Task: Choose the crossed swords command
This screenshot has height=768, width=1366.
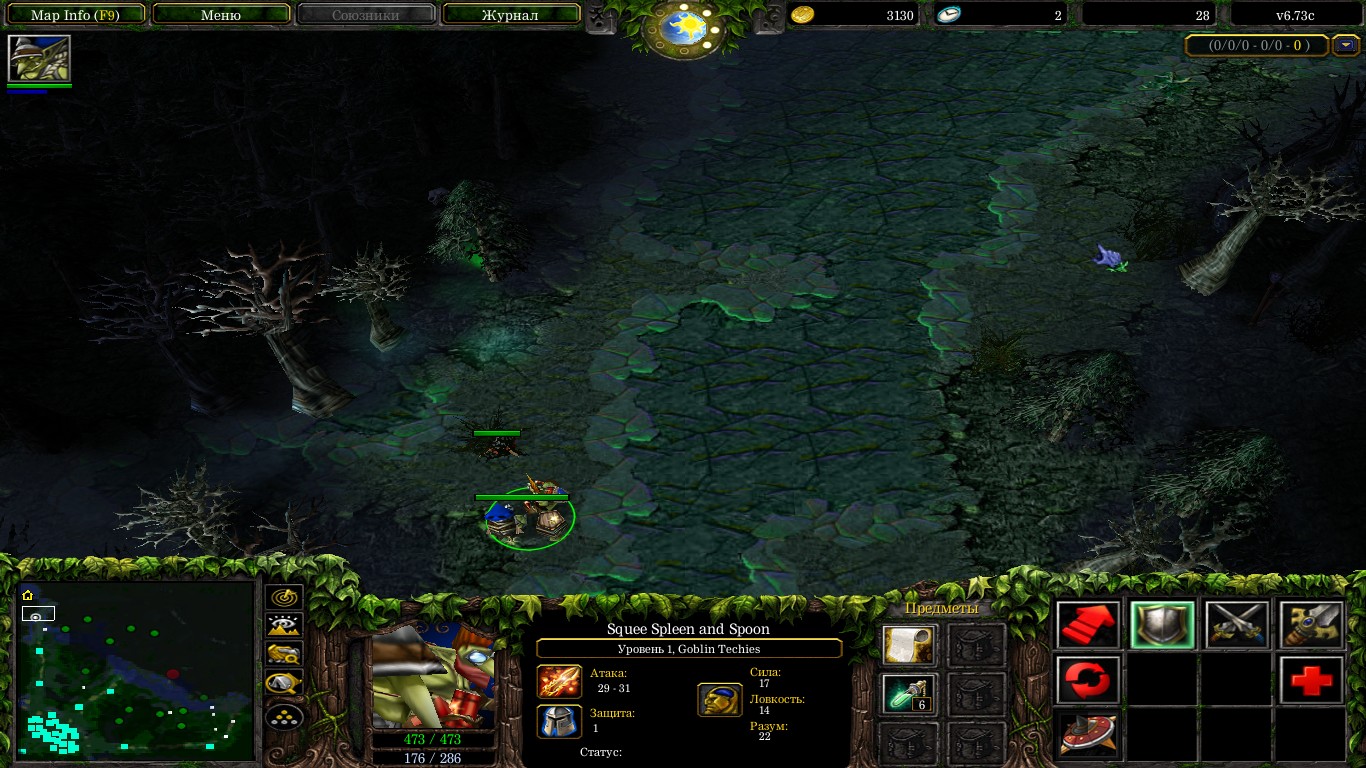Action: [x=1236, y=626]
